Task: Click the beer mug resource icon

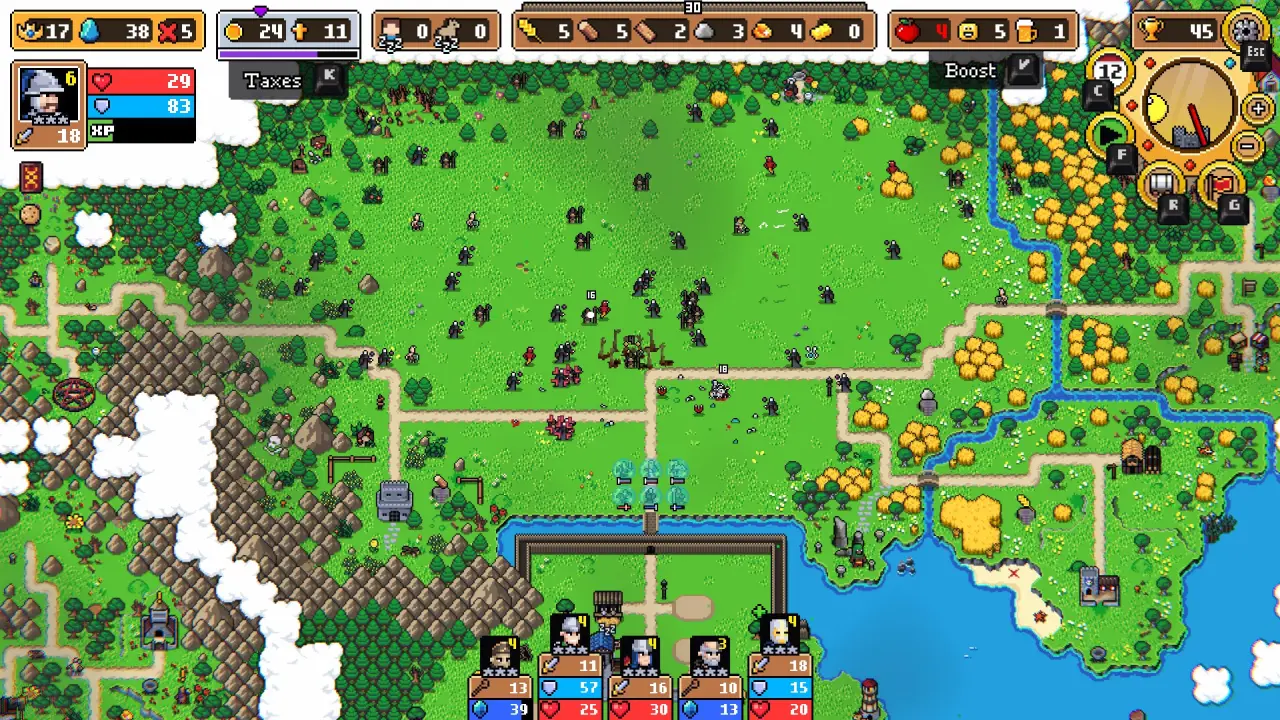Action: click(1023, 30)
